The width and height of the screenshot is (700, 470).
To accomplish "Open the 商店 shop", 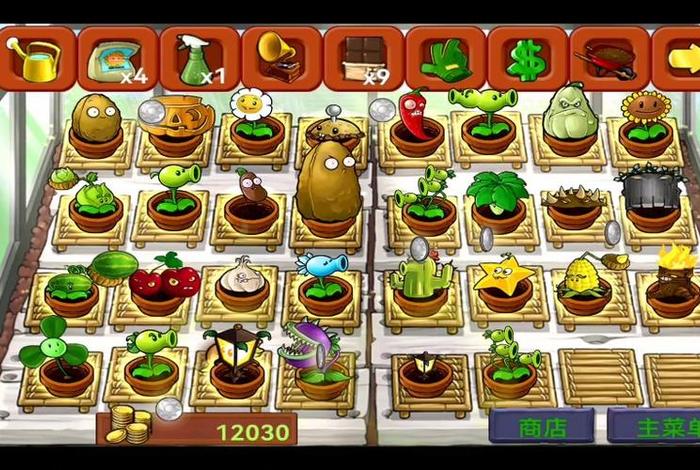I will (542, 427).
